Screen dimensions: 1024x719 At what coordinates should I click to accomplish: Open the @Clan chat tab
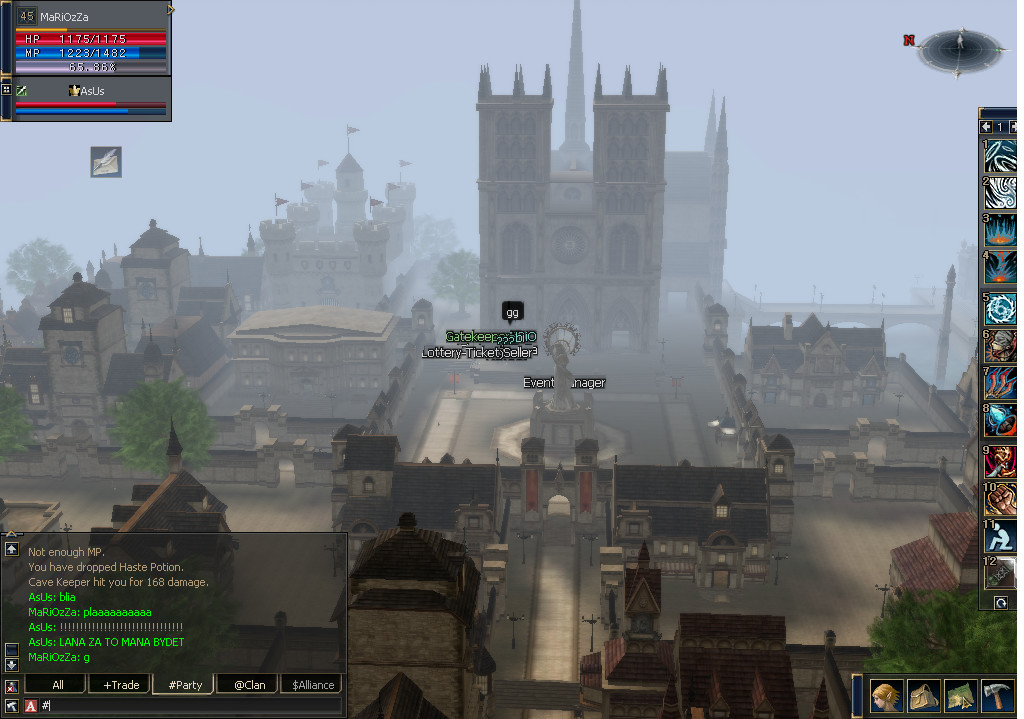click(x=249, y=685)
